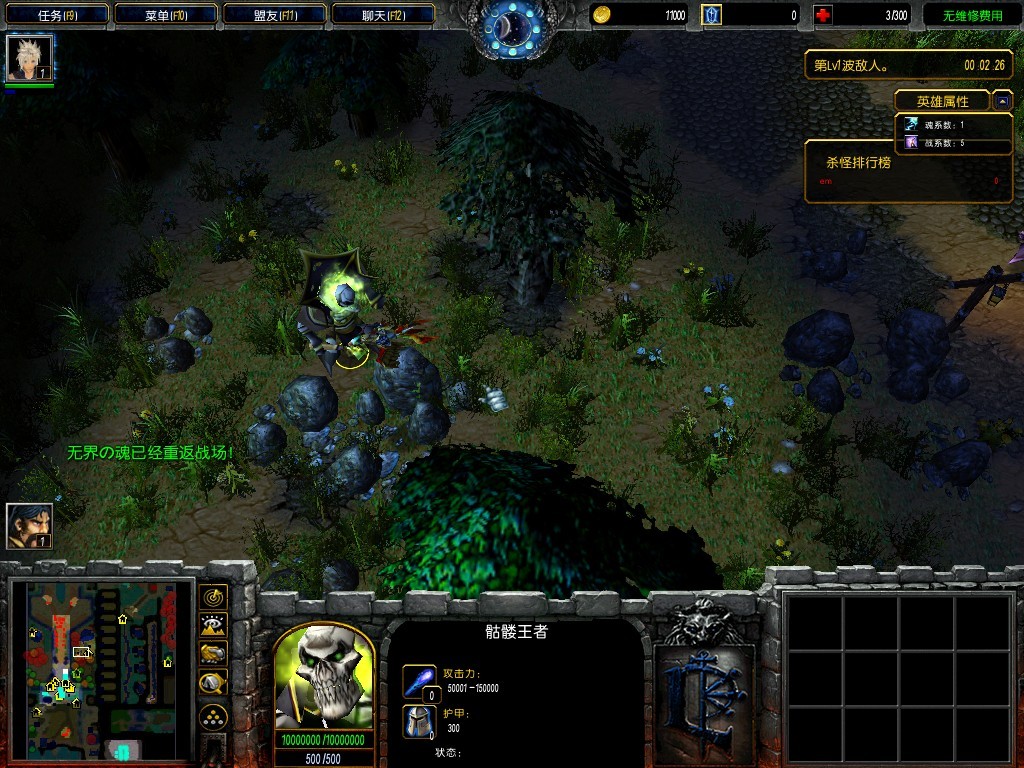Image resolution: width=1024 pixels, height=768 pixels.
Task: Toggle creep camp display on minimap
Action: click(x=213, y=683)
